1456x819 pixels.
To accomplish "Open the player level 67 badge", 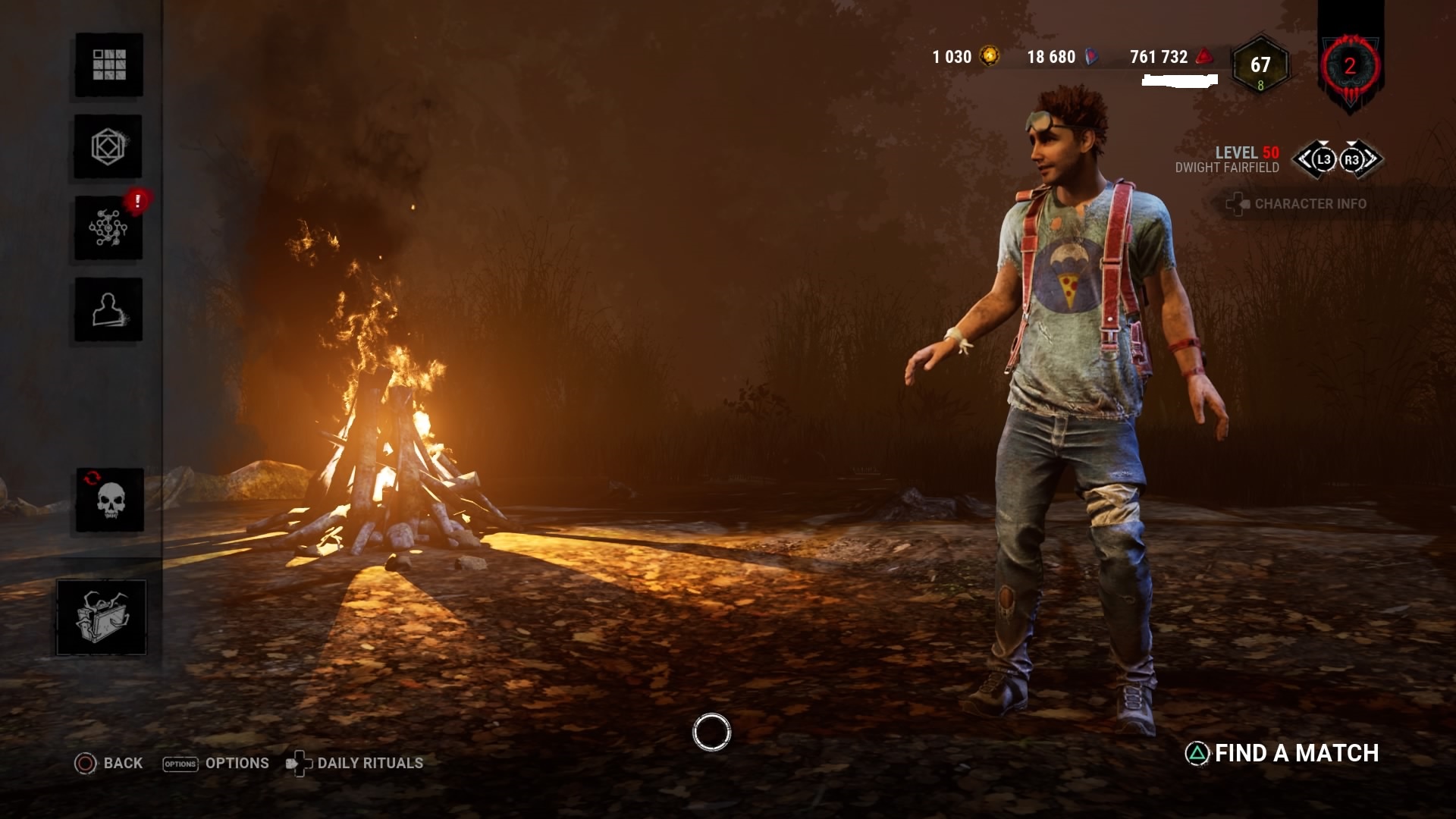I will pyautogui.click(x=1260, y=66).
